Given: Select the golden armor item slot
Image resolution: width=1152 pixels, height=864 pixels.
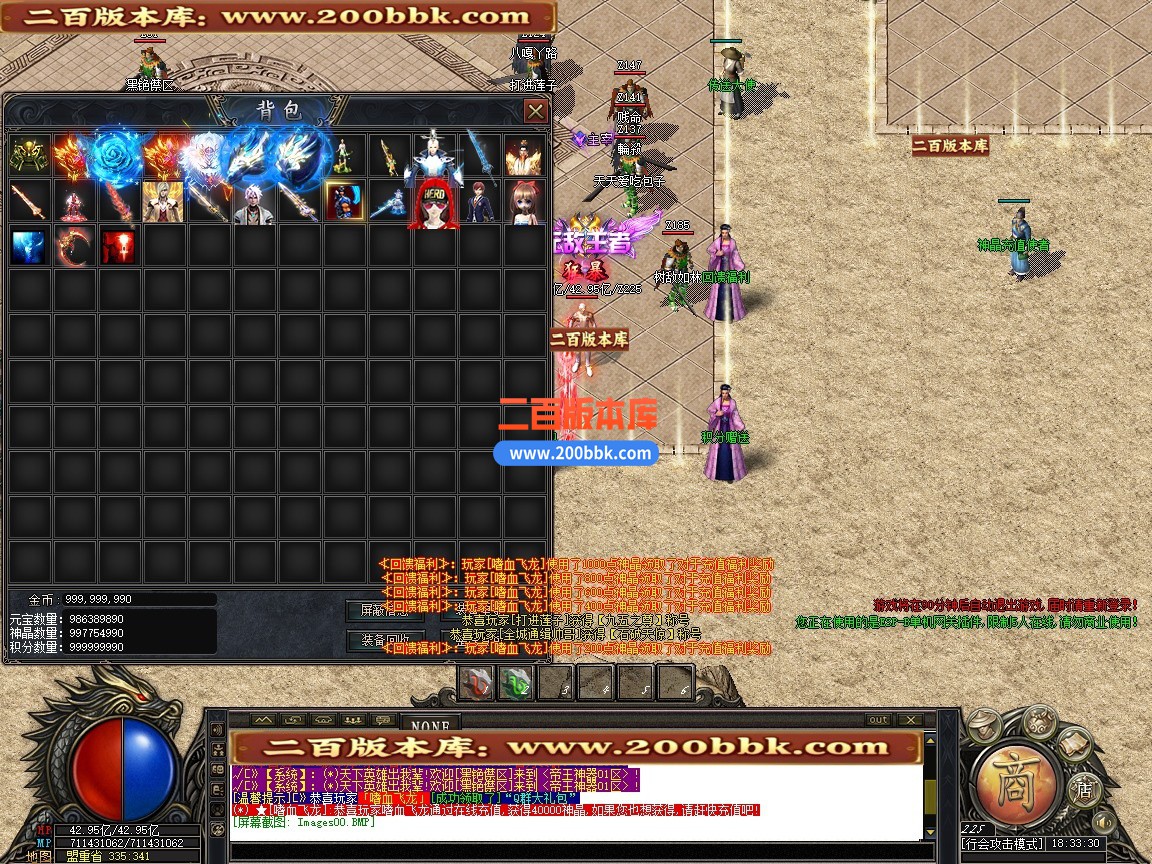Looking at the screenshot, I should point(30,156).
